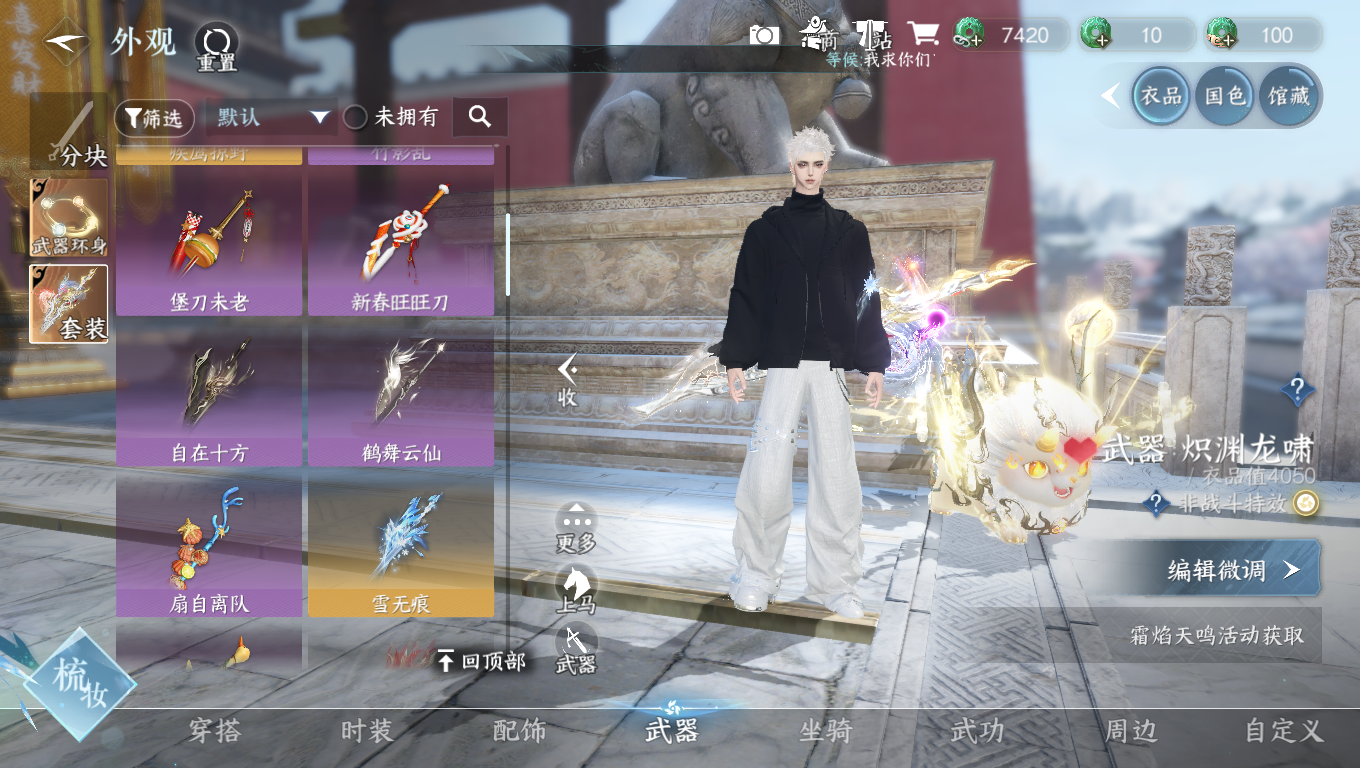Mount the horse with 上马

576,589
